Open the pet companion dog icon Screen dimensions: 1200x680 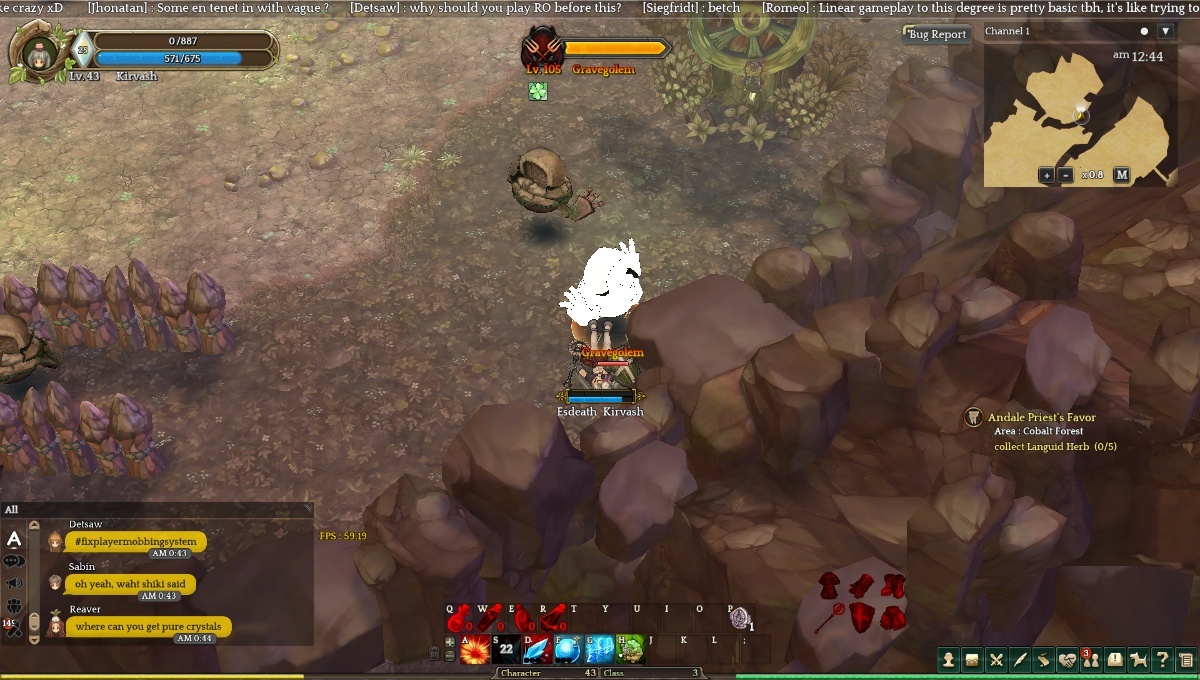coord(1138,660)
